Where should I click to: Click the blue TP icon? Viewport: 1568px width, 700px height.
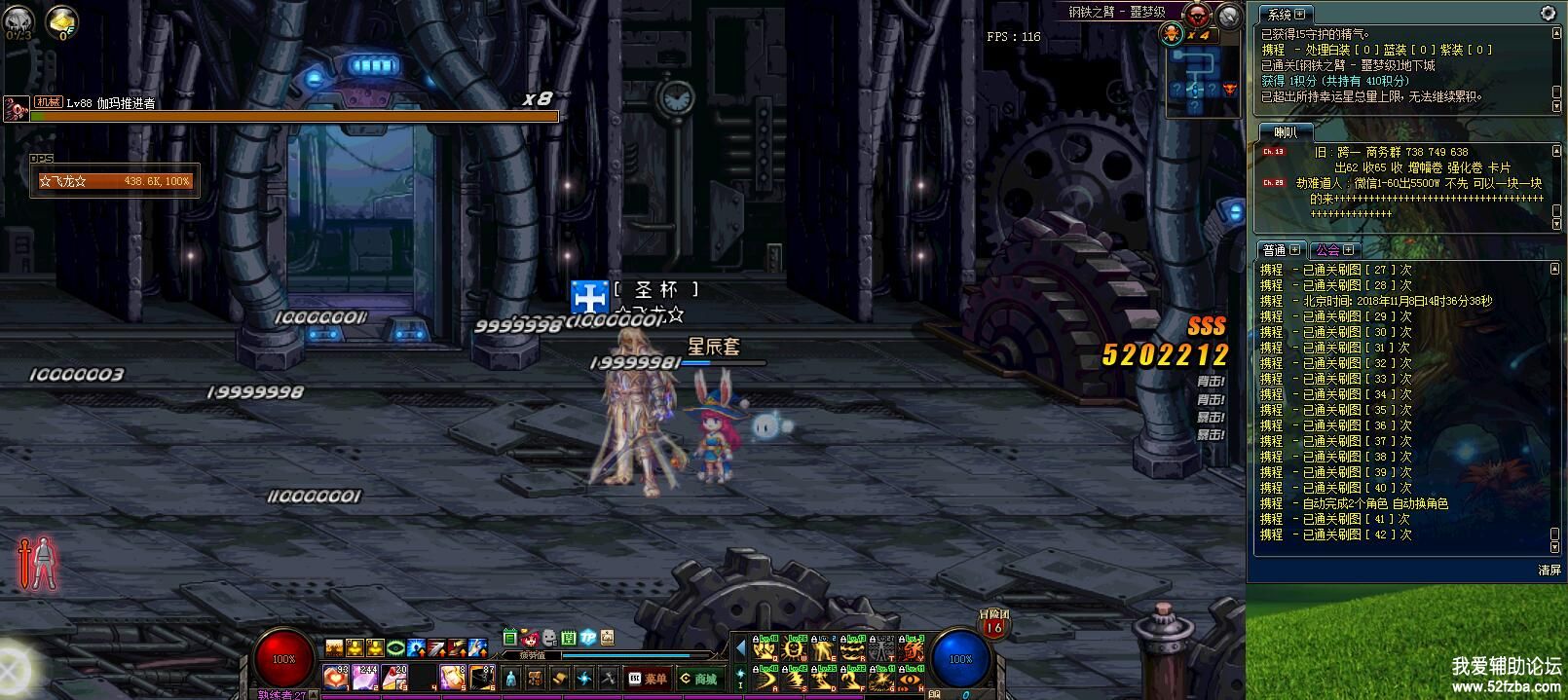[x=588, y=638]
